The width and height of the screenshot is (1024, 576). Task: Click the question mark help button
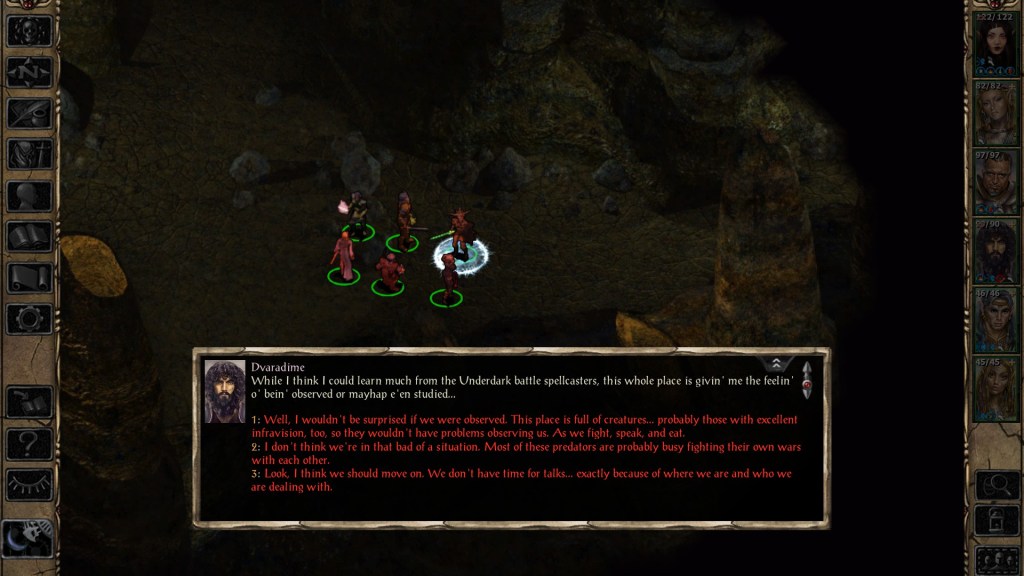click(x=29, y=442)
